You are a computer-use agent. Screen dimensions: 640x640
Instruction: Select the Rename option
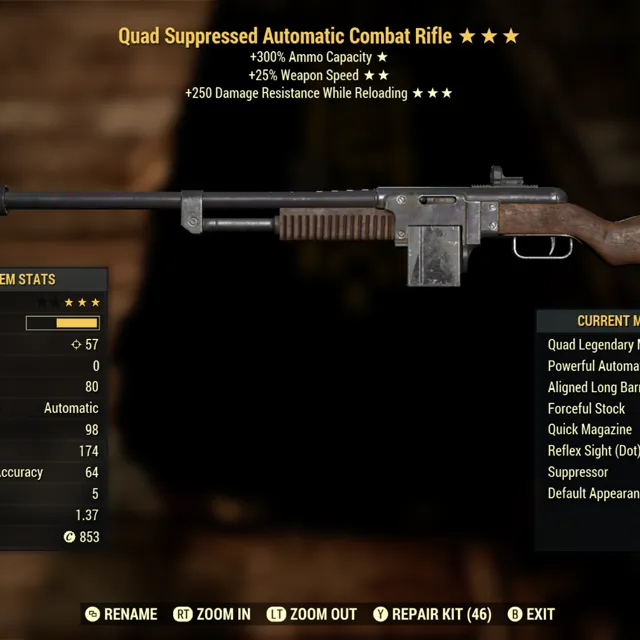tap(122, 614)
